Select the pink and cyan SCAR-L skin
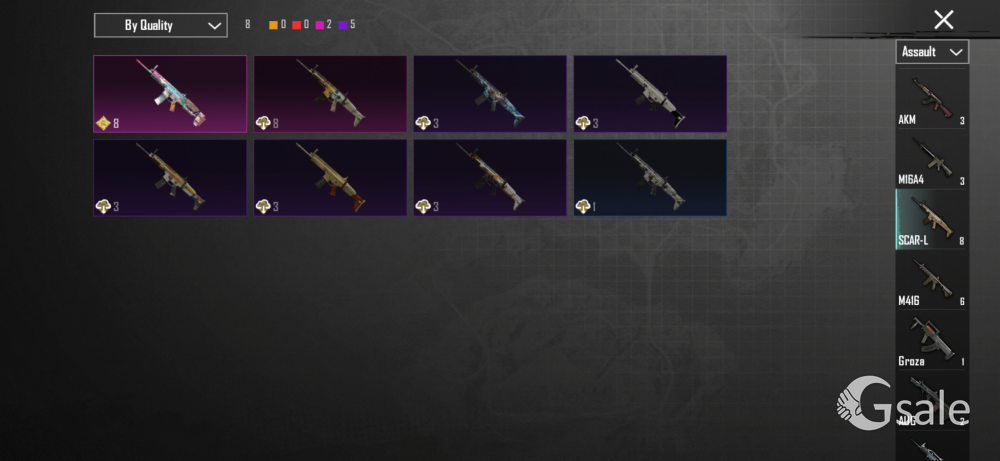 pos(170,94)
